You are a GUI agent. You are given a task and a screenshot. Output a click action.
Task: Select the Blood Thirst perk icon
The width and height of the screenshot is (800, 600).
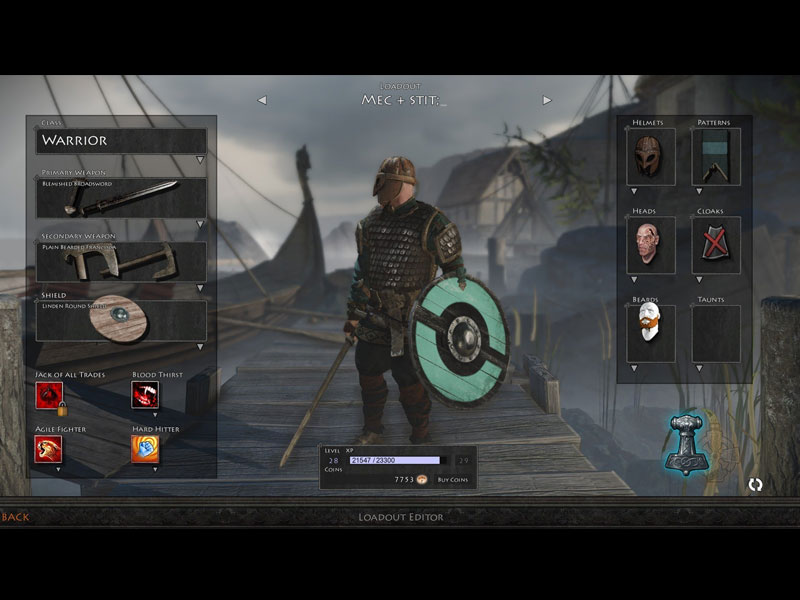coord(145,395)
